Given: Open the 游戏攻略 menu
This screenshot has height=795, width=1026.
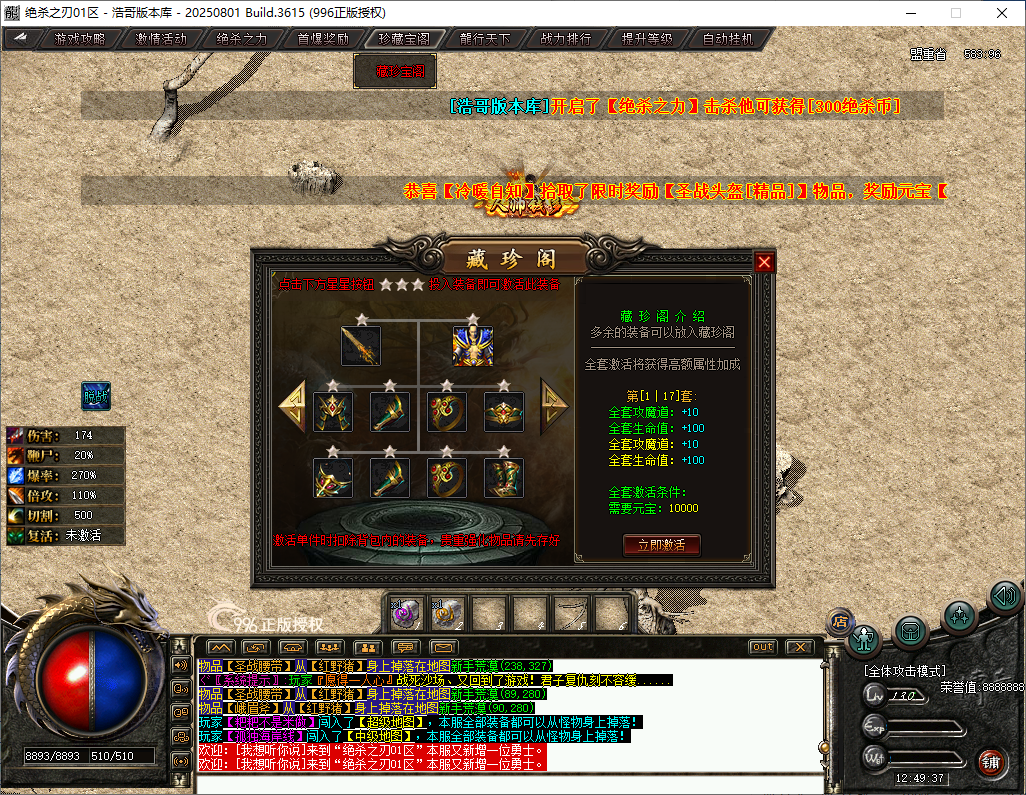Looking at the screenshot, I should coord(79,39).
